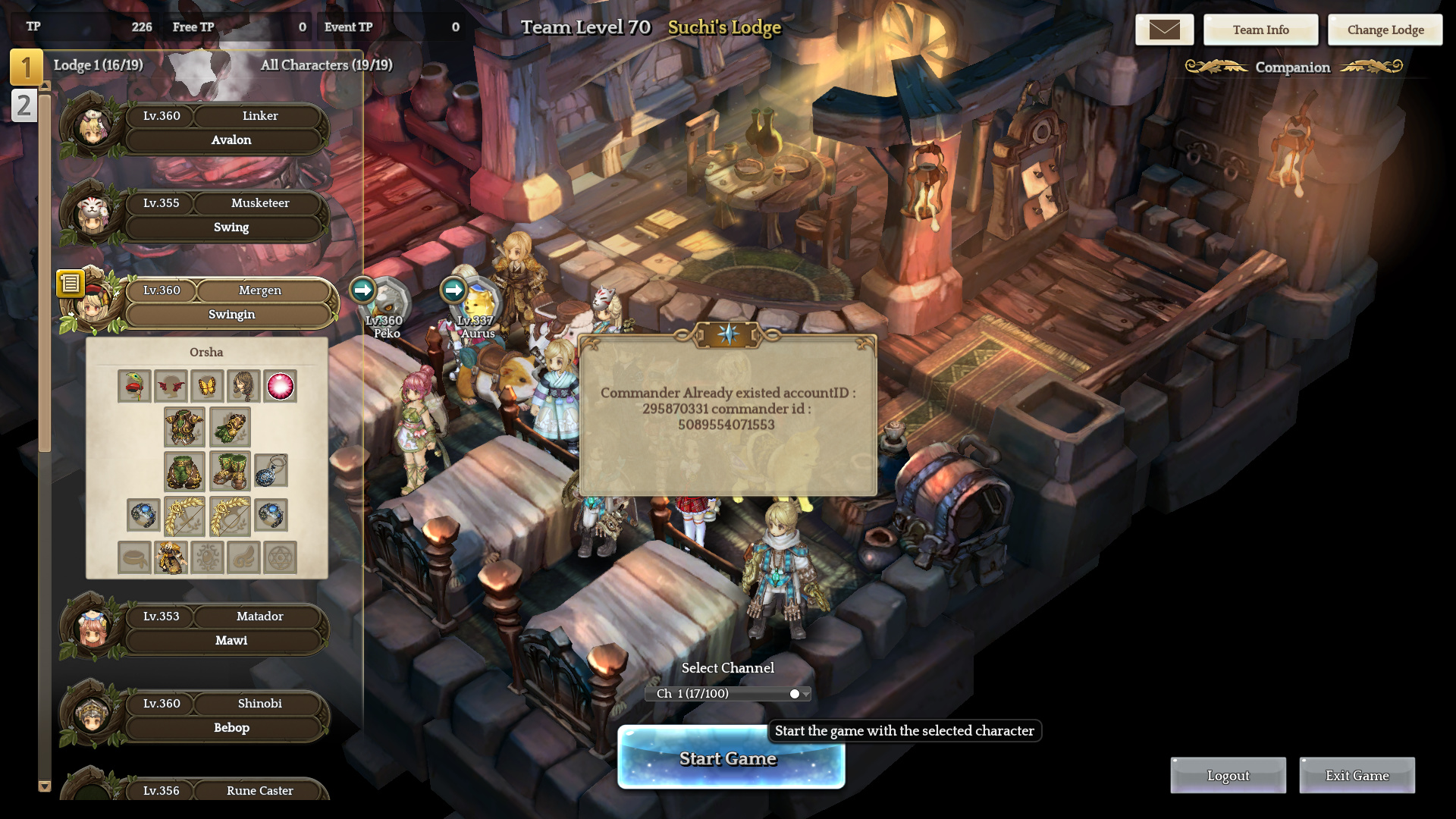The image size is (1456, 819).
Task: Log out with the Logout button
Action: click(x=1228, y=775)
